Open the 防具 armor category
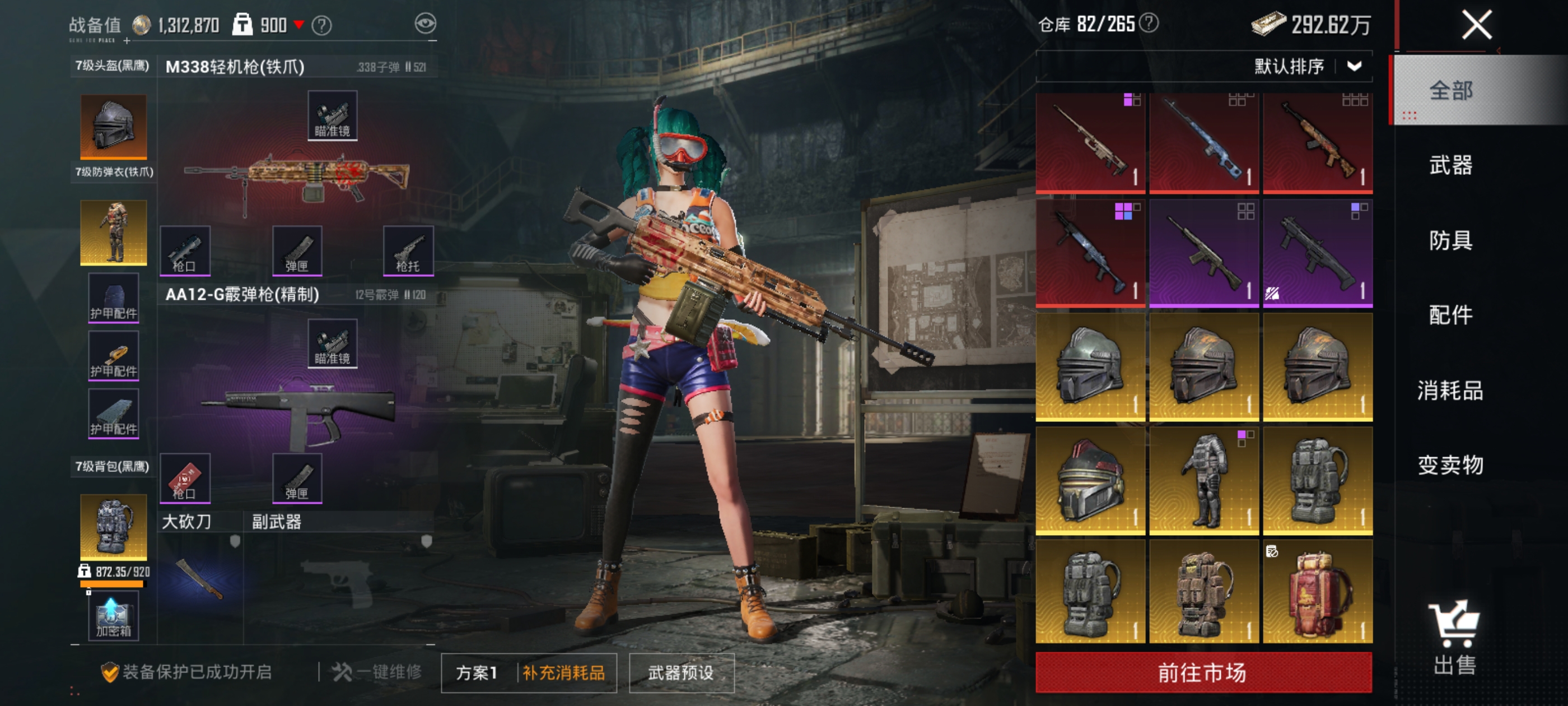The height and width of the screenshot is (706, 1568). [x=1450, y=240]
